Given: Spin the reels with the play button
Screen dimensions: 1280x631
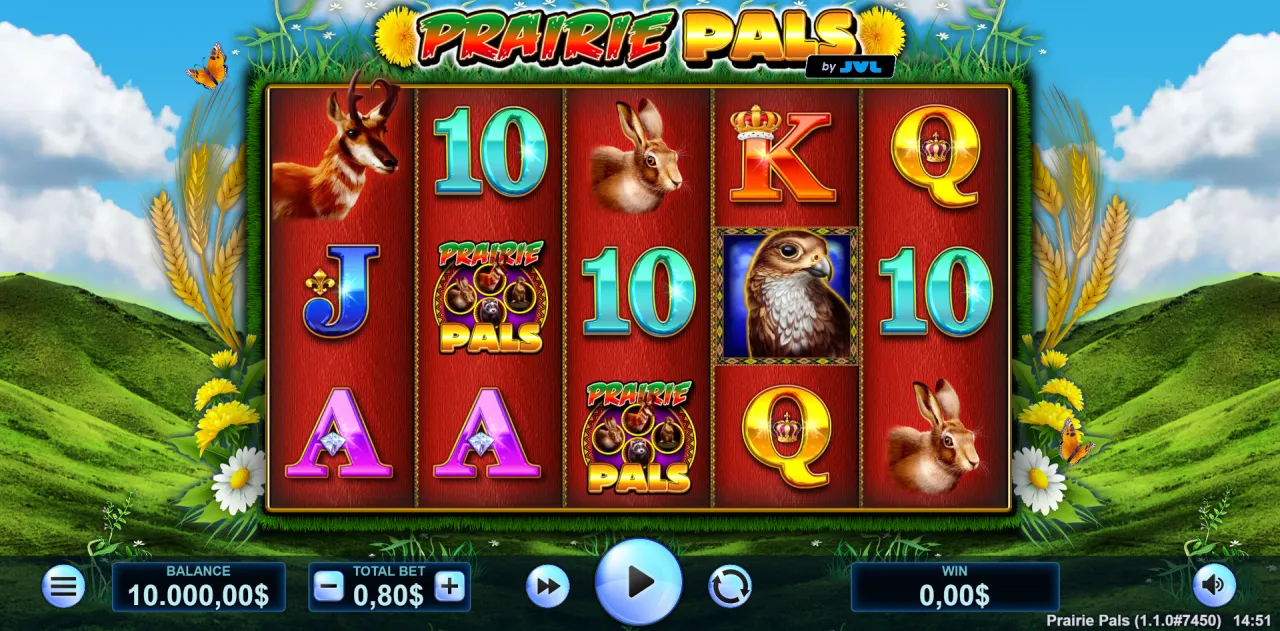Looking at the screenshot, I should (x=638, y=582).
